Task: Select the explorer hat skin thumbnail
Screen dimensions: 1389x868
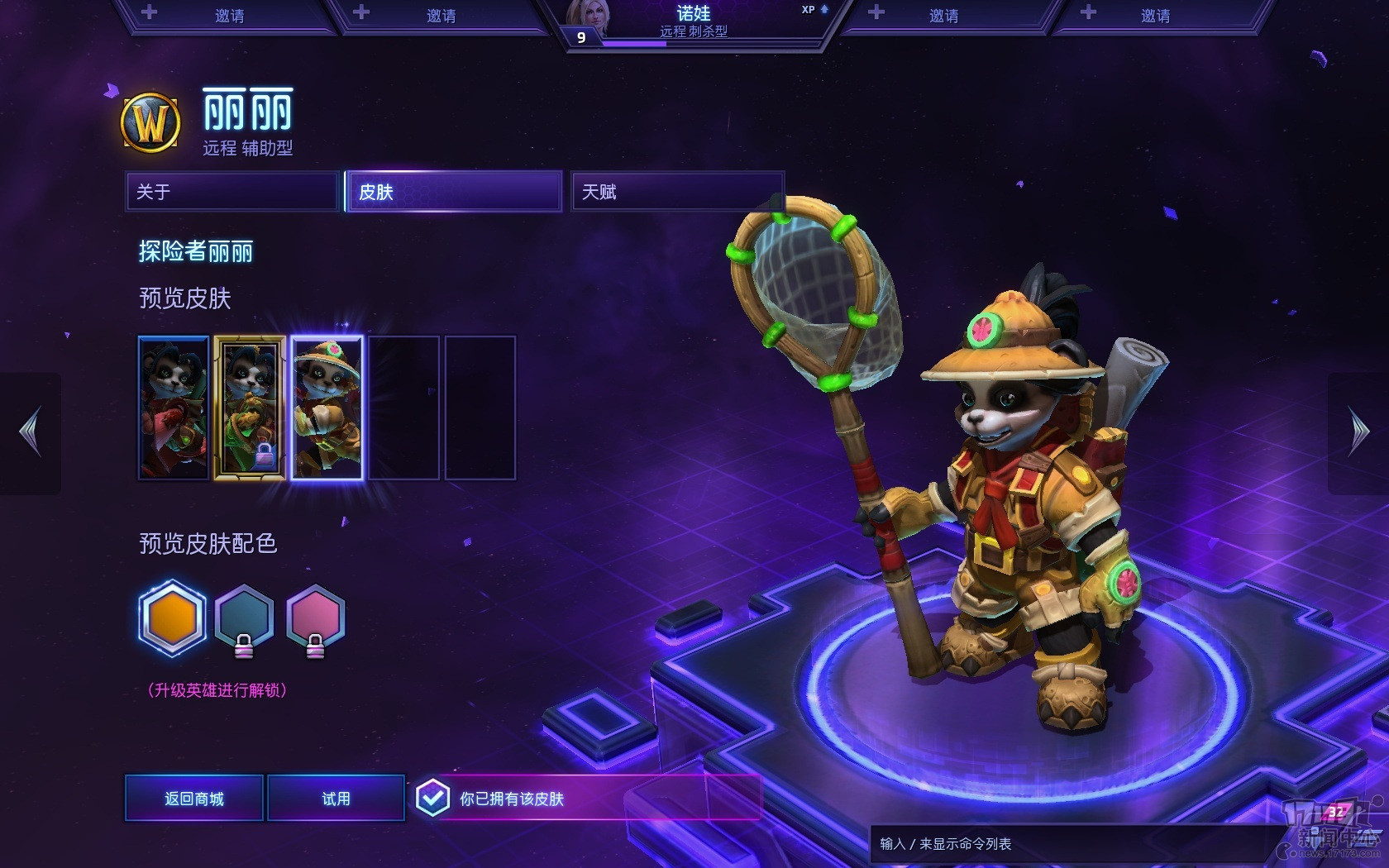Action: [x=327, y=408]
